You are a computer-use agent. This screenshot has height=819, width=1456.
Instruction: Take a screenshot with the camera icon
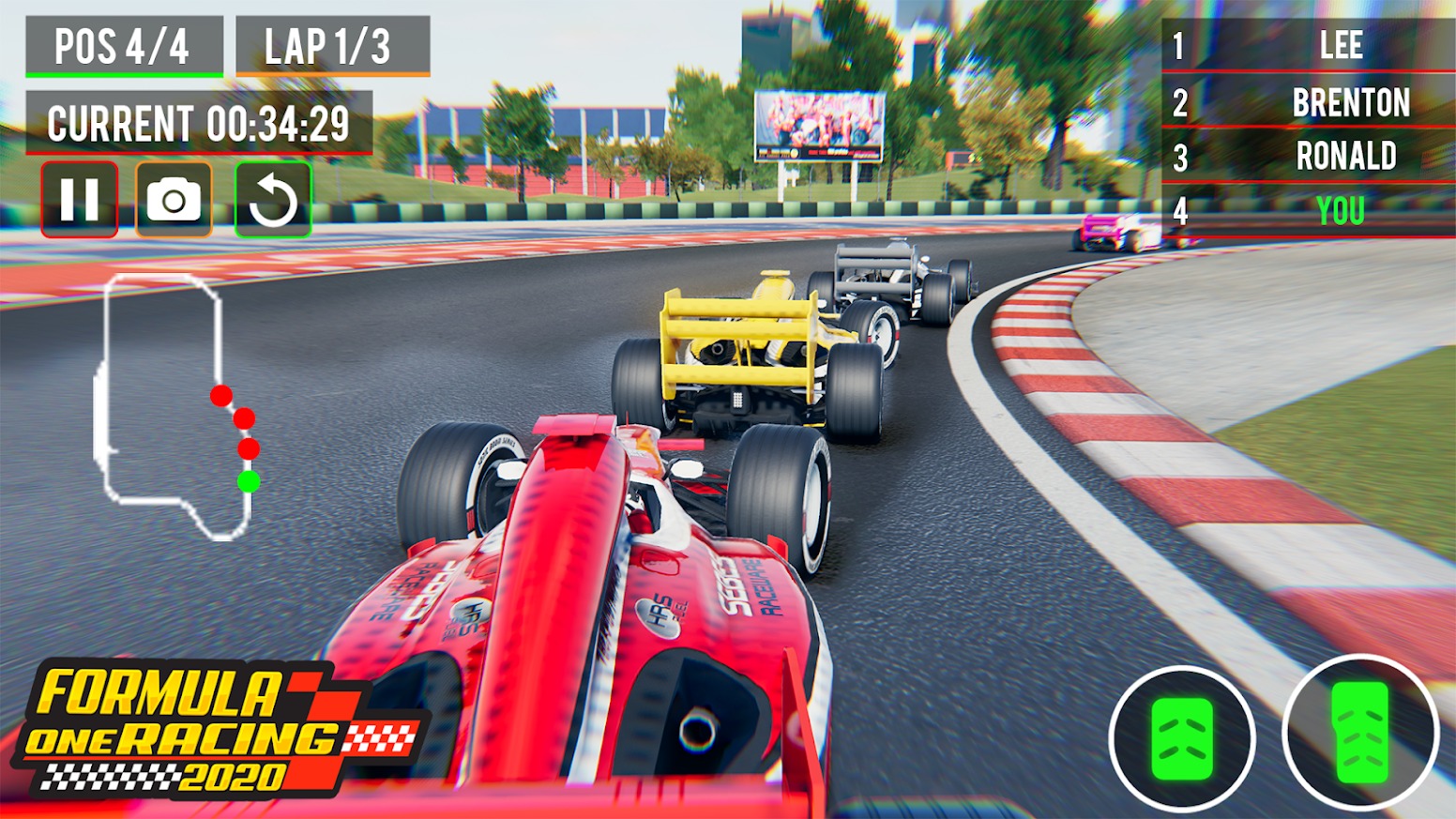(175, 198)
